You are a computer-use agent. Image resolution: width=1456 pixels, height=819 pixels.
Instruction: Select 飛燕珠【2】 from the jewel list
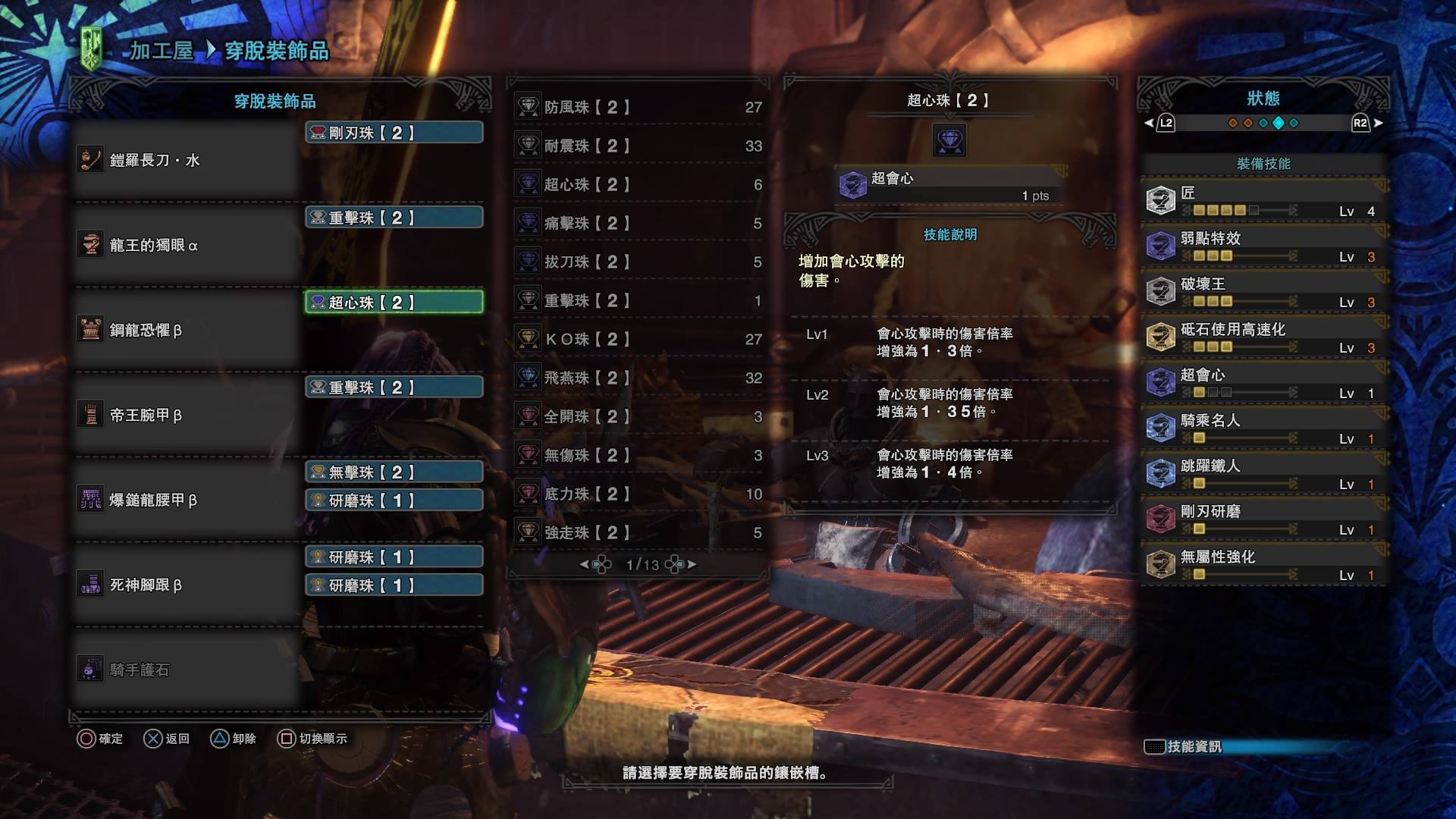point(638,378)
